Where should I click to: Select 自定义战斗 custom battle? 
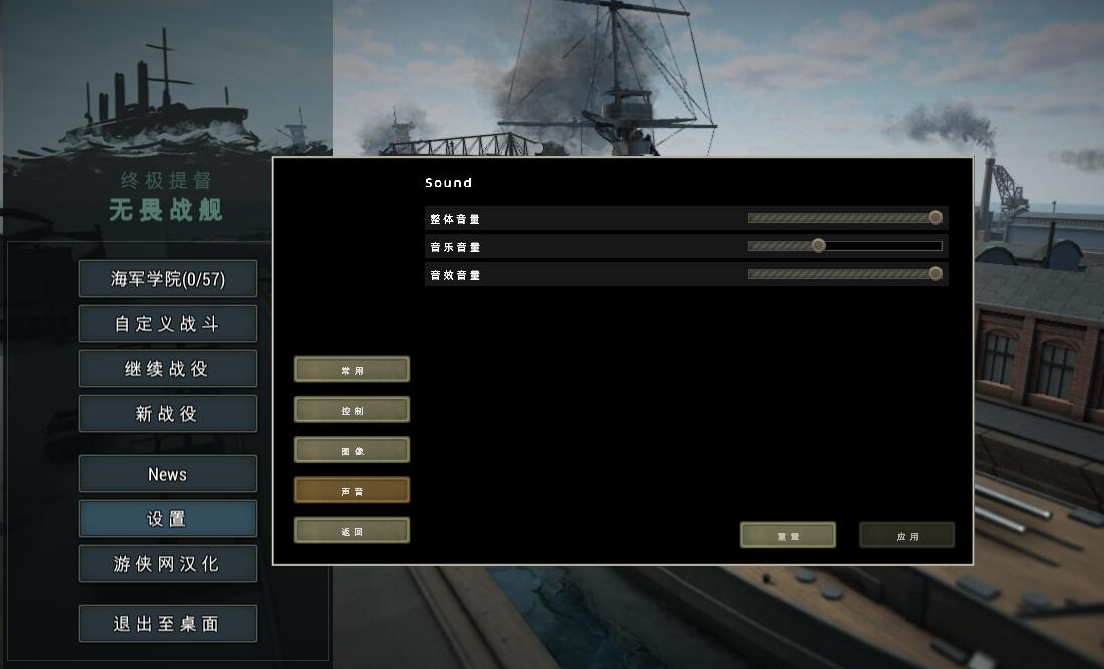pyautogui.click(x=168, y=324)
